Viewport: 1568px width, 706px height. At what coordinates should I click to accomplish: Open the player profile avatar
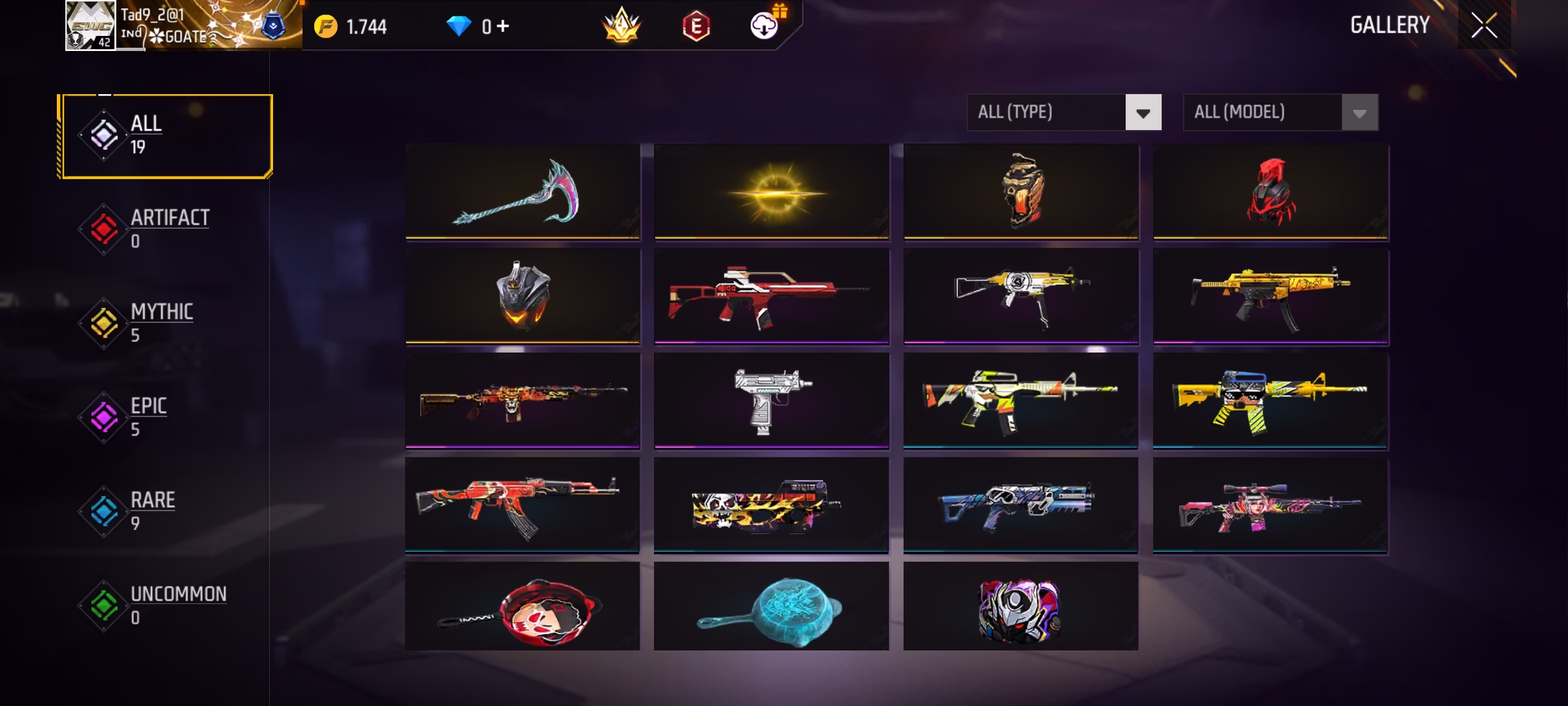pyautogui.click(x=90, y=26)
